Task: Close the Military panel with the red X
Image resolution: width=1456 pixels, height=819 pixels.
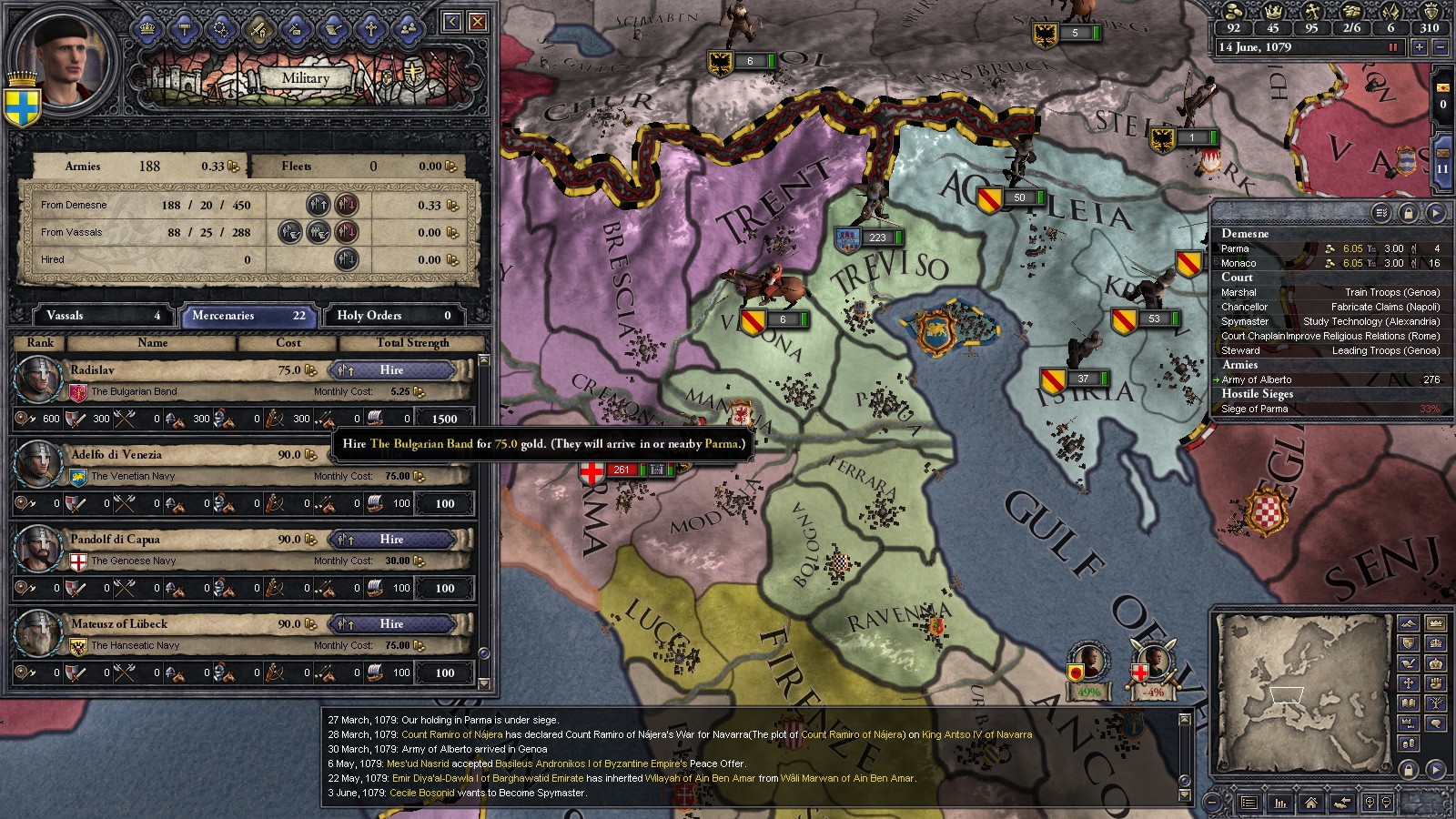Action: 477,22
